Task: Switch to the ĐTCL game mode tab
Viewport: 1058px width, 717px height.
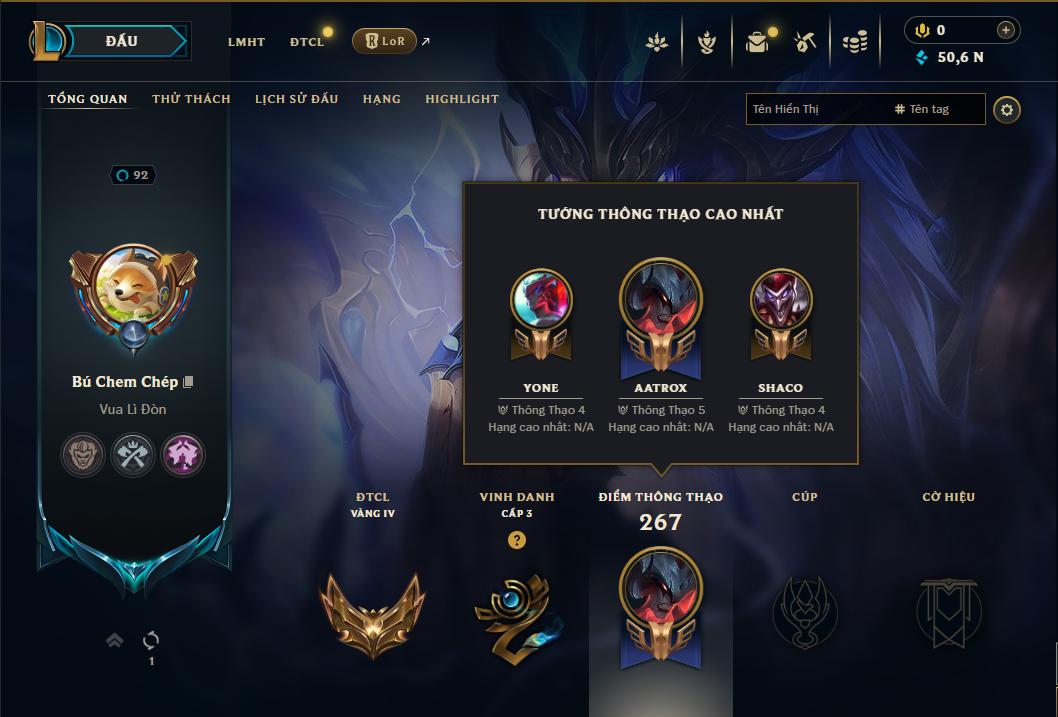Action: (x=306, y=42)
